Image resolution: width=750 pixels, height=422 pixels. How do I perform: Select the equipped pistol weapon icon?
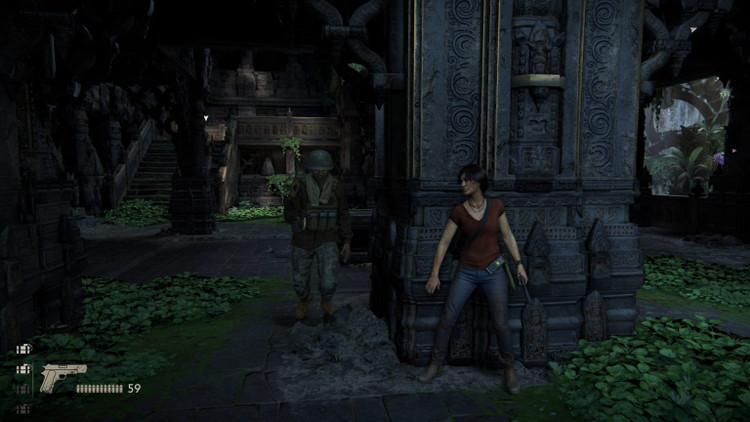click(62, 378)
